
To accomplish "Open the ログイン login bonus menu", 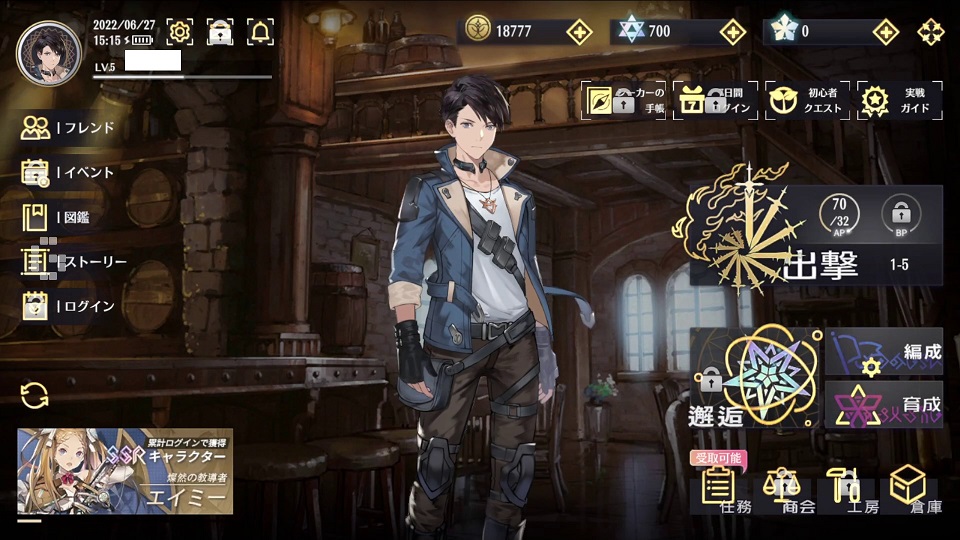I will 68,306.
